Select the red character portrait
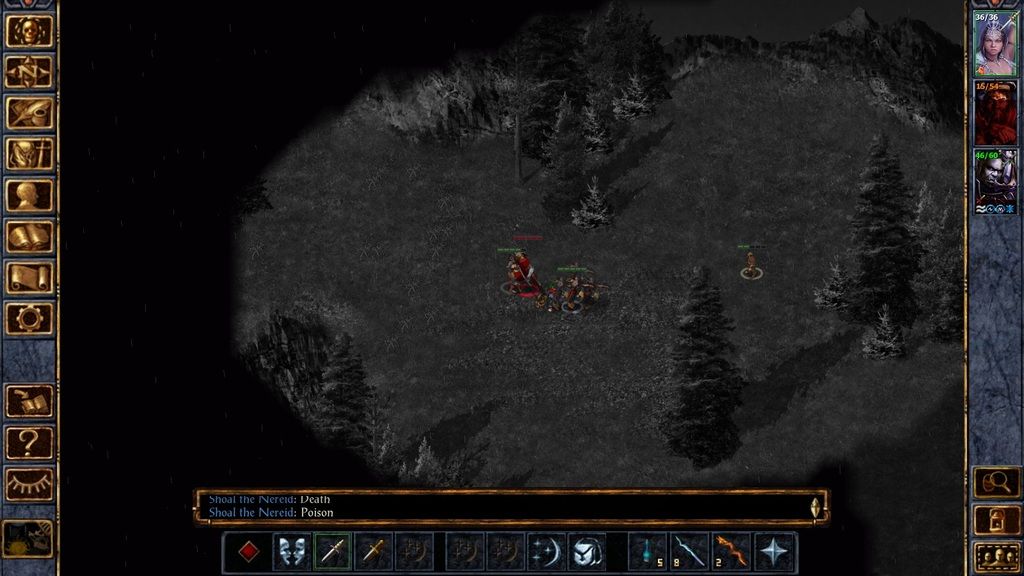1024x576 pixels. tap(996, 114)
